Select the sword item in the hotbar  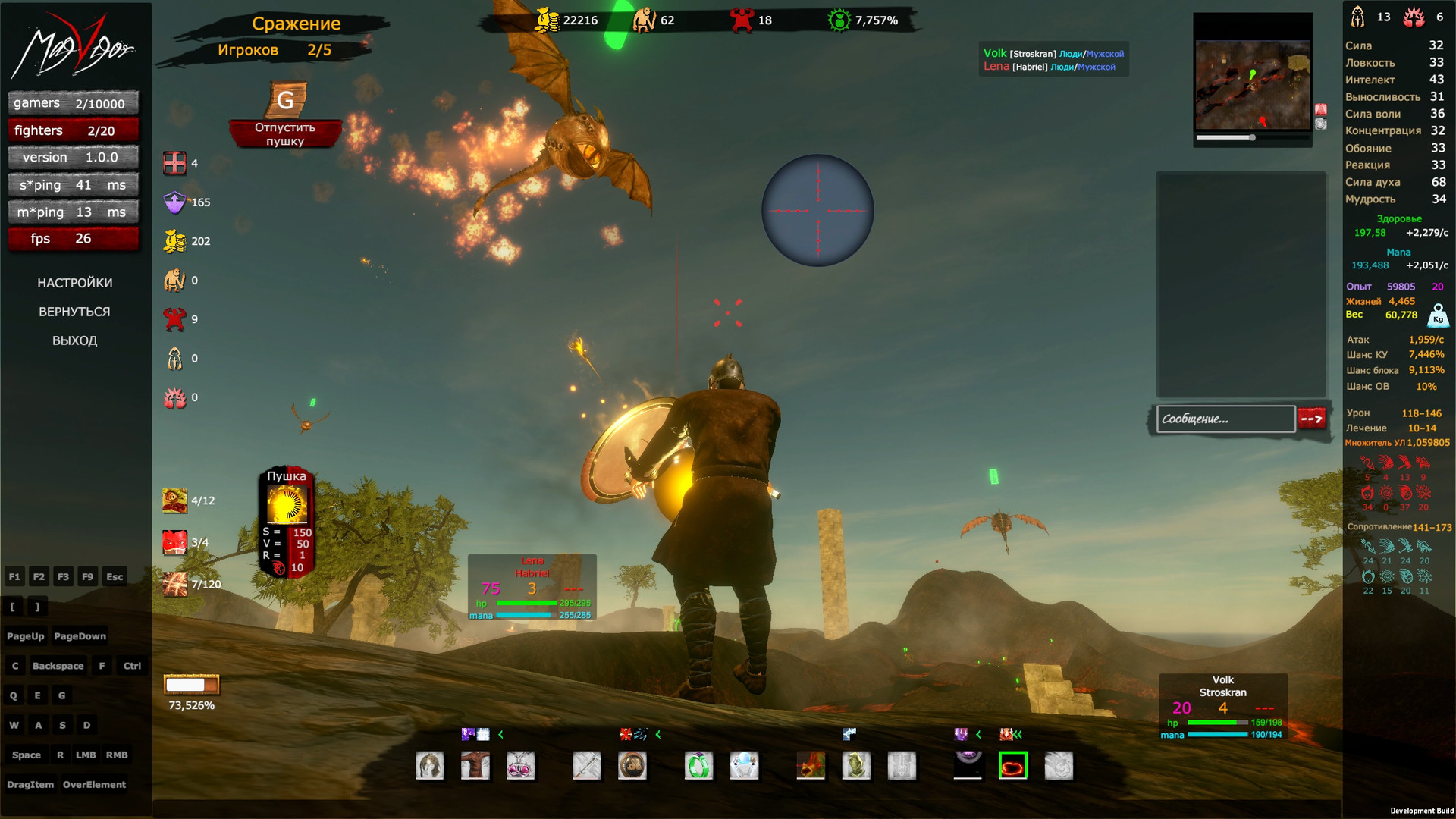[588, 766]
